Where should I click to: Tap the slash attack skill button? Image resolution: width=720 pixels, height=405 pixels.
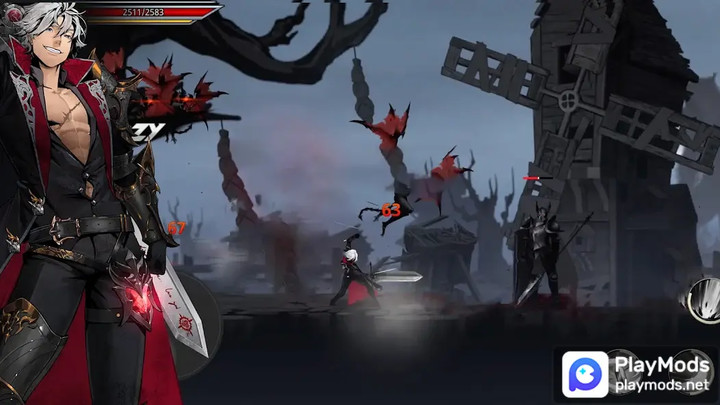(x=703, y=301)
